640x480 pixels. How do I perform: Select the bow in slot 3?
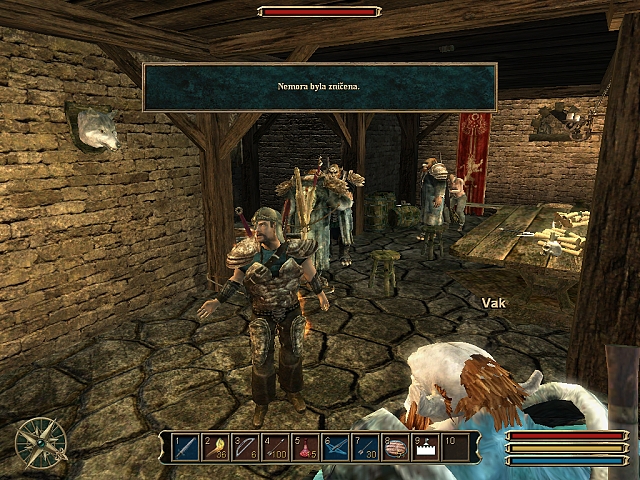[245, 447]
